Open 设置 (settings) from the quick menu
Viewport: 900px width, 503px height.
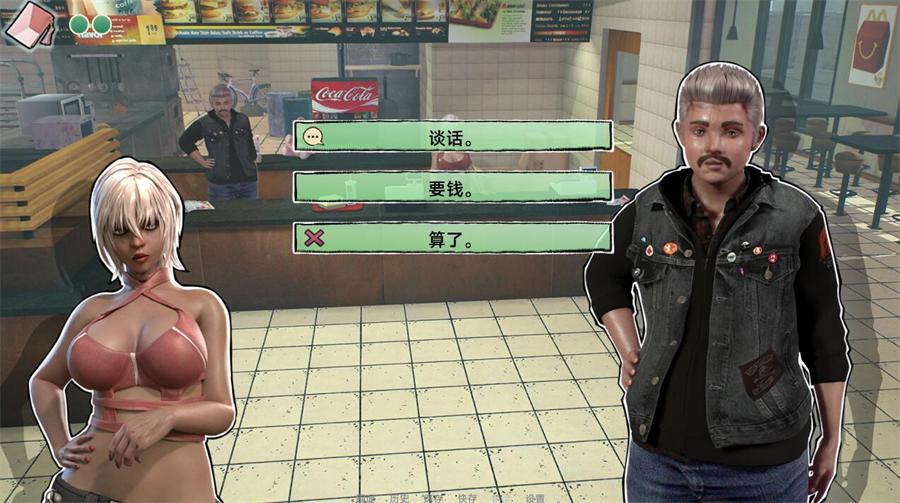(x=535, y=497)
